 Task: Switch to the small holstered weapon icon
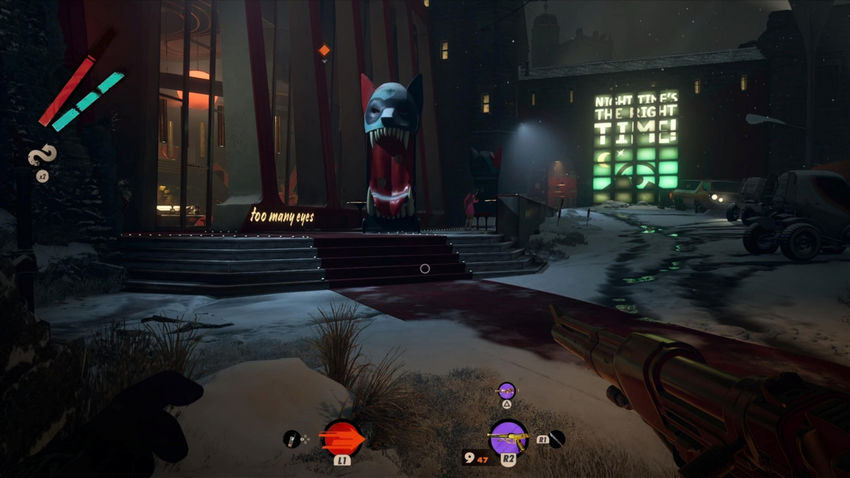pos(506,390)
